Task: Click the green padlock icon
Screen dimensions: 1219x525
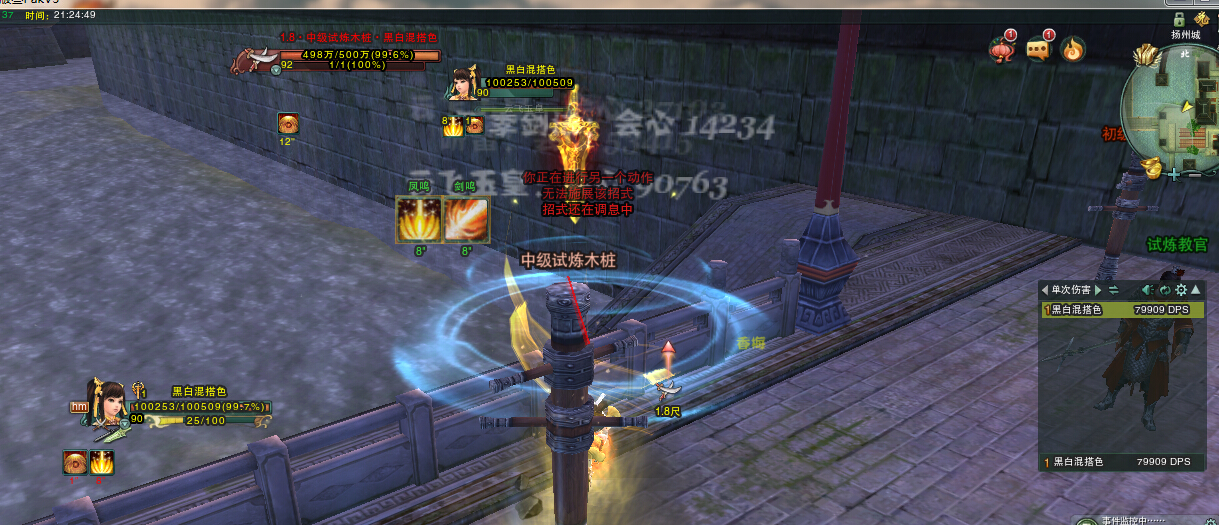Action: [x=1179, y=19]
